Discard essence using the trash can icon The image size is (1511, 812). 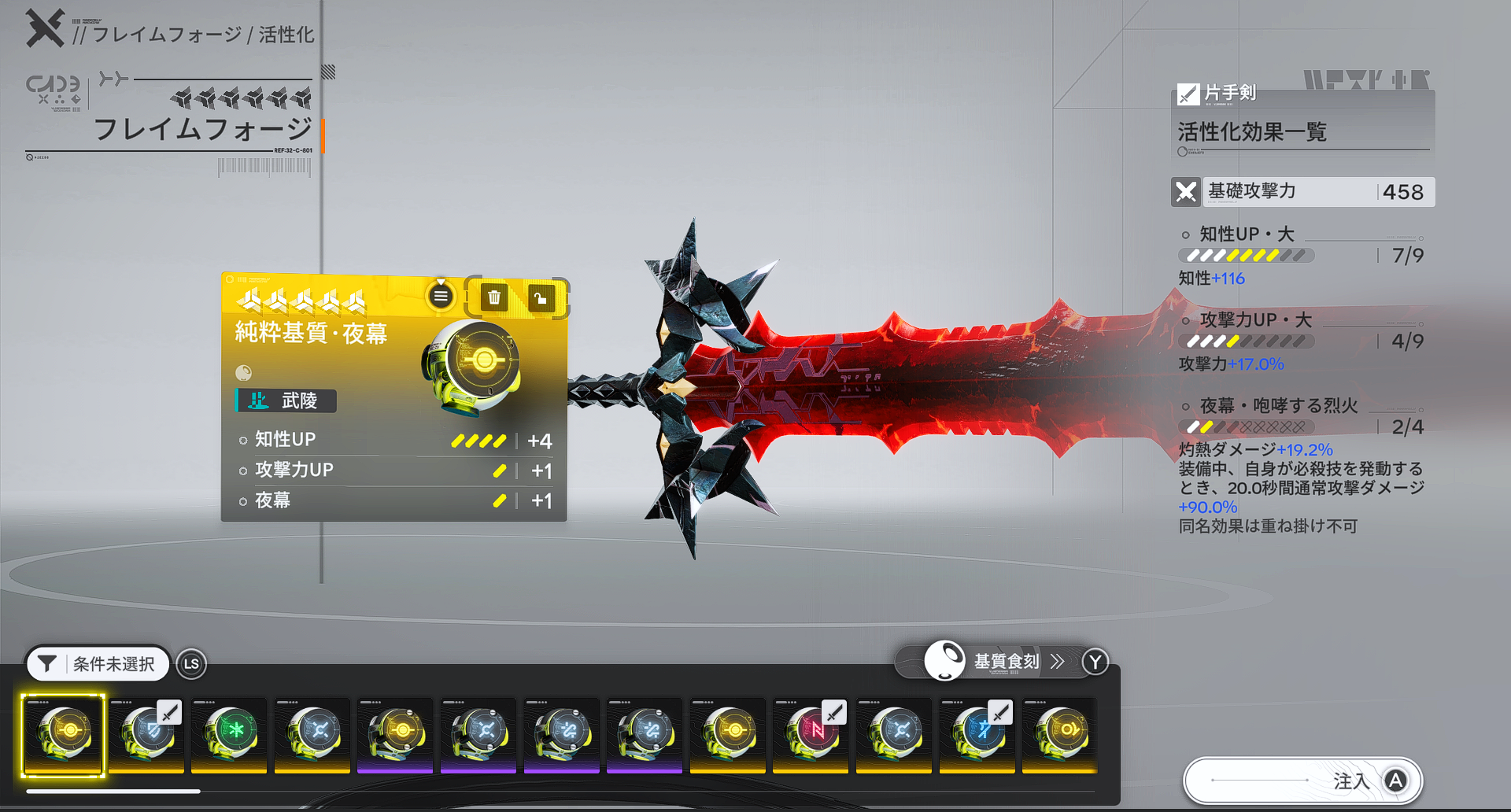(x=494, y=297)
